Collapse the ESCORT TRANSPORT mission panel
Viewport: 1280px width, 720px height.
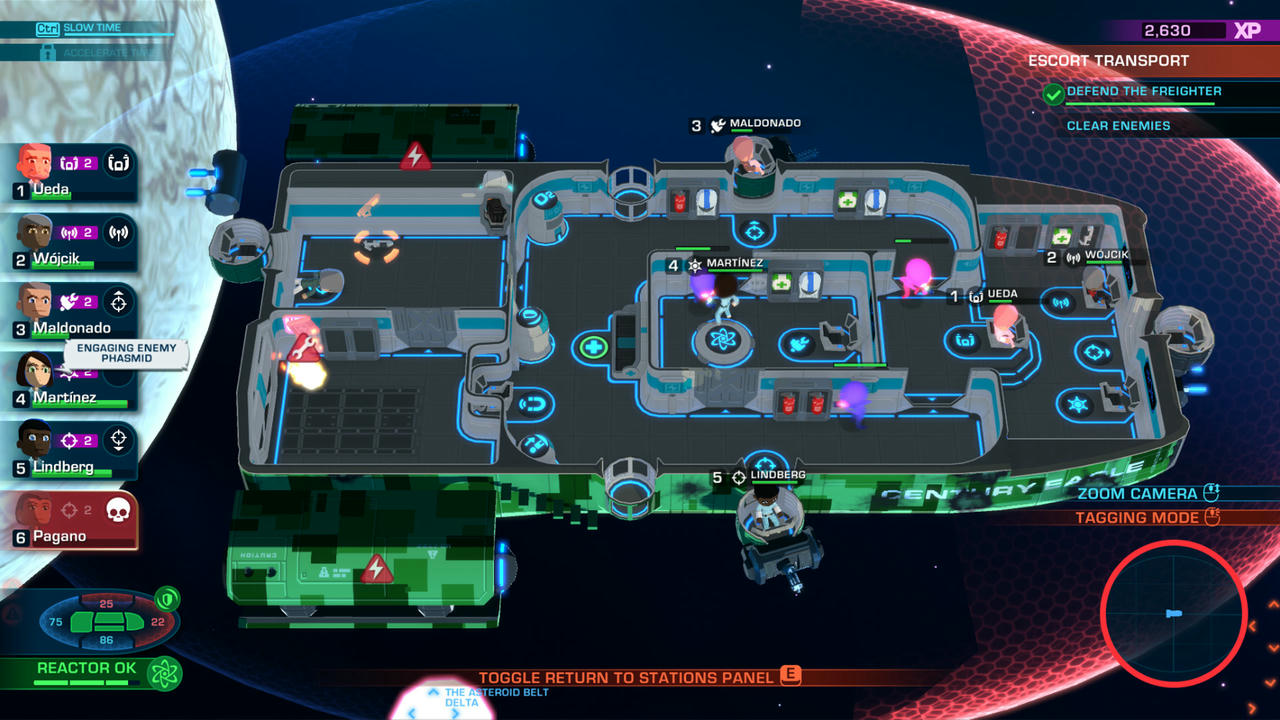coord(1110,60)
